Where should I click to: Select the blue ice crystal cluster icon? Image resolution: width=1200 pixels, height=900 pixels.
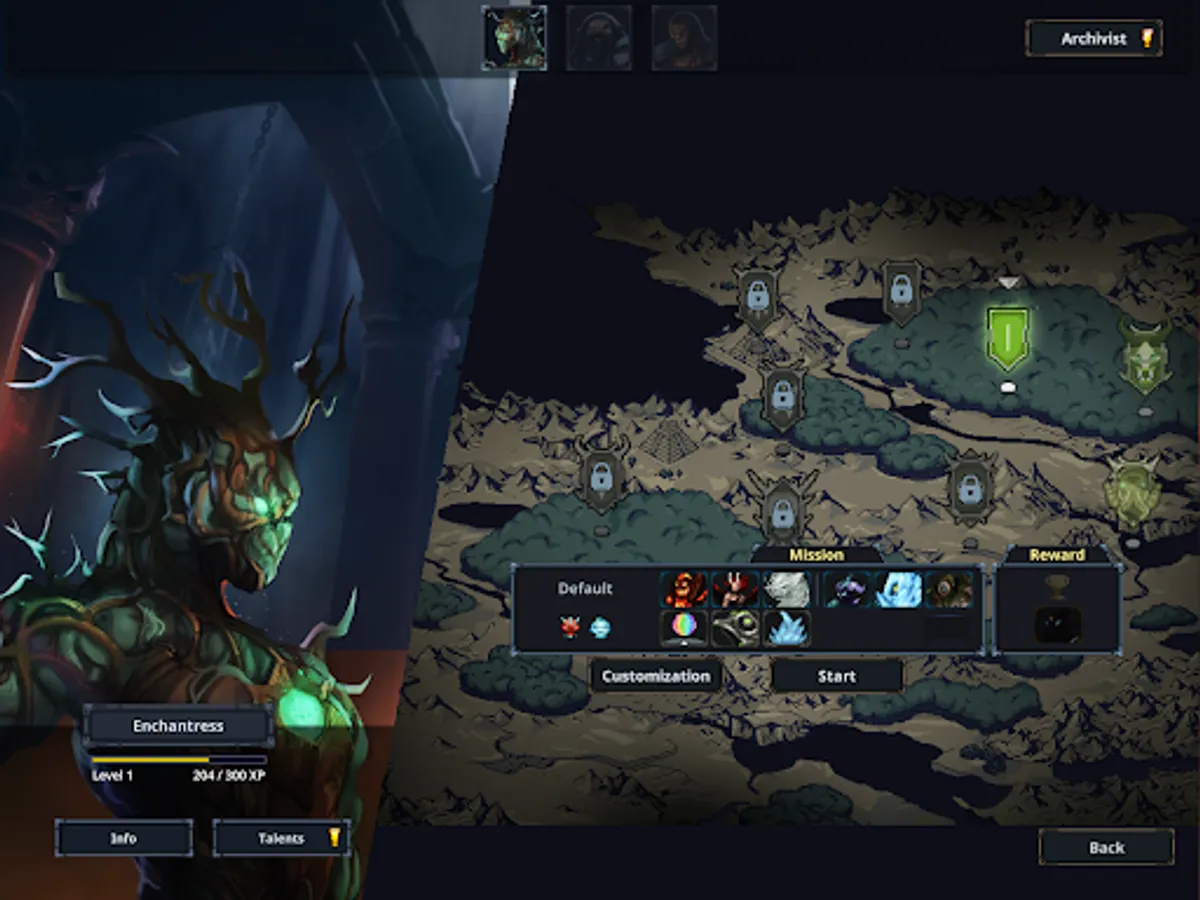[787, 628]
